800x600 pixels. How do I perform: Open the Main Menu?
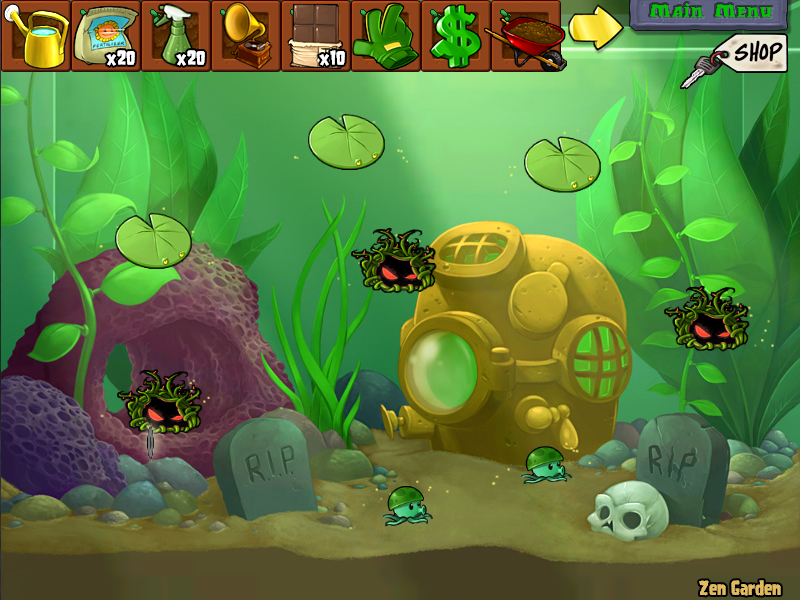(711, 13)
